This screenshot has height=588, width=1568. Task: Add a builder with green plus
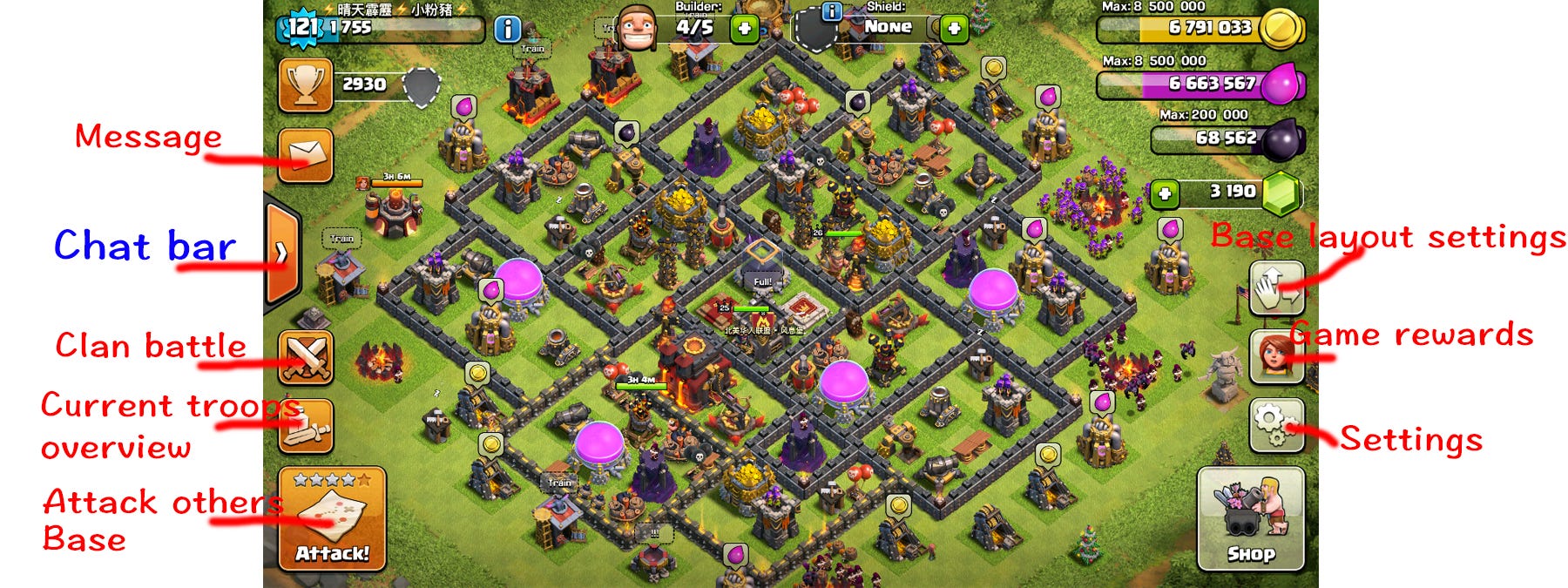[744, 28]
